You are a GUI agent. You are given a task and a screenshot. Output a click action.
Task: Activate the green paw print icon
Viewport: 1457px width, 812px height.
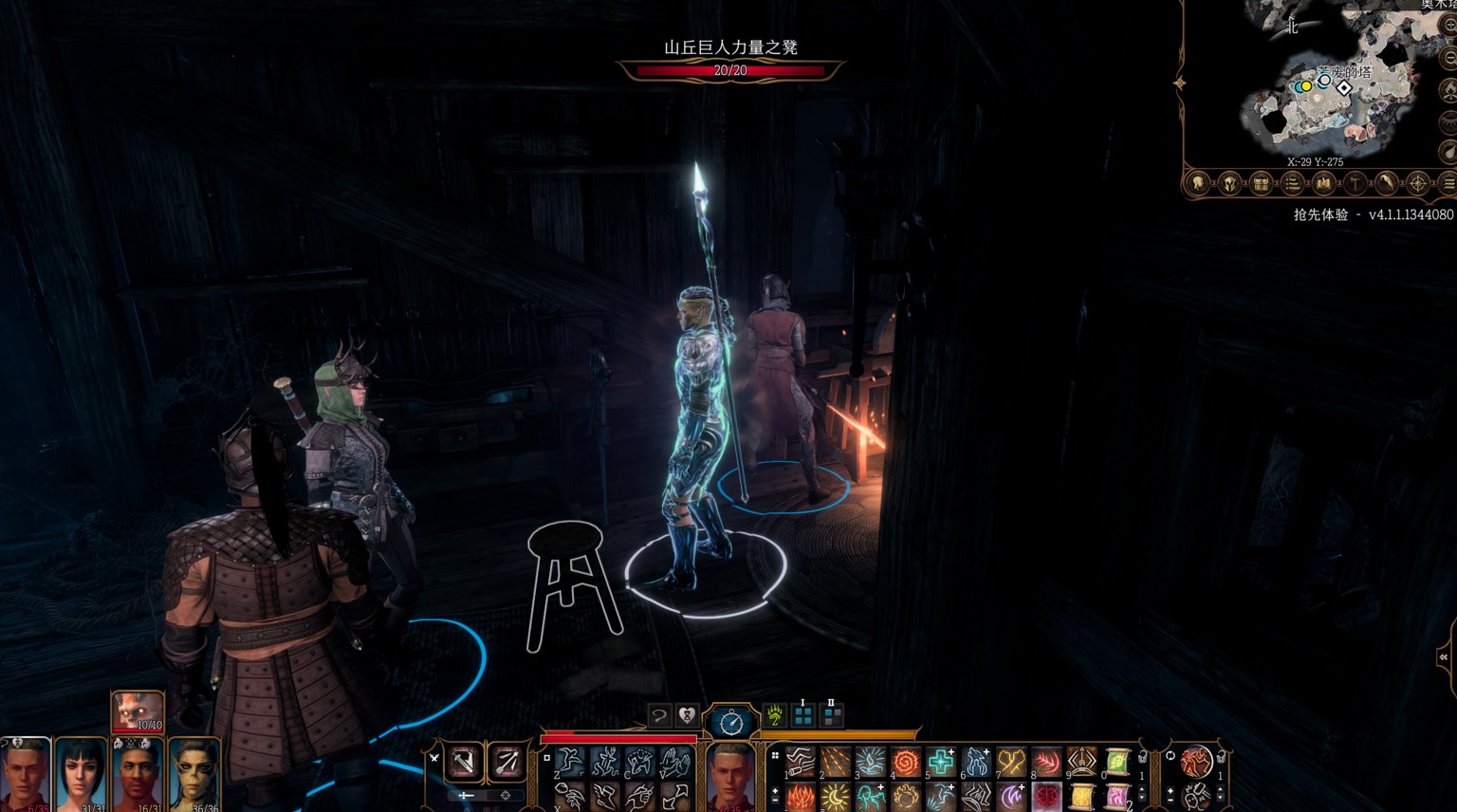point(775,715)
